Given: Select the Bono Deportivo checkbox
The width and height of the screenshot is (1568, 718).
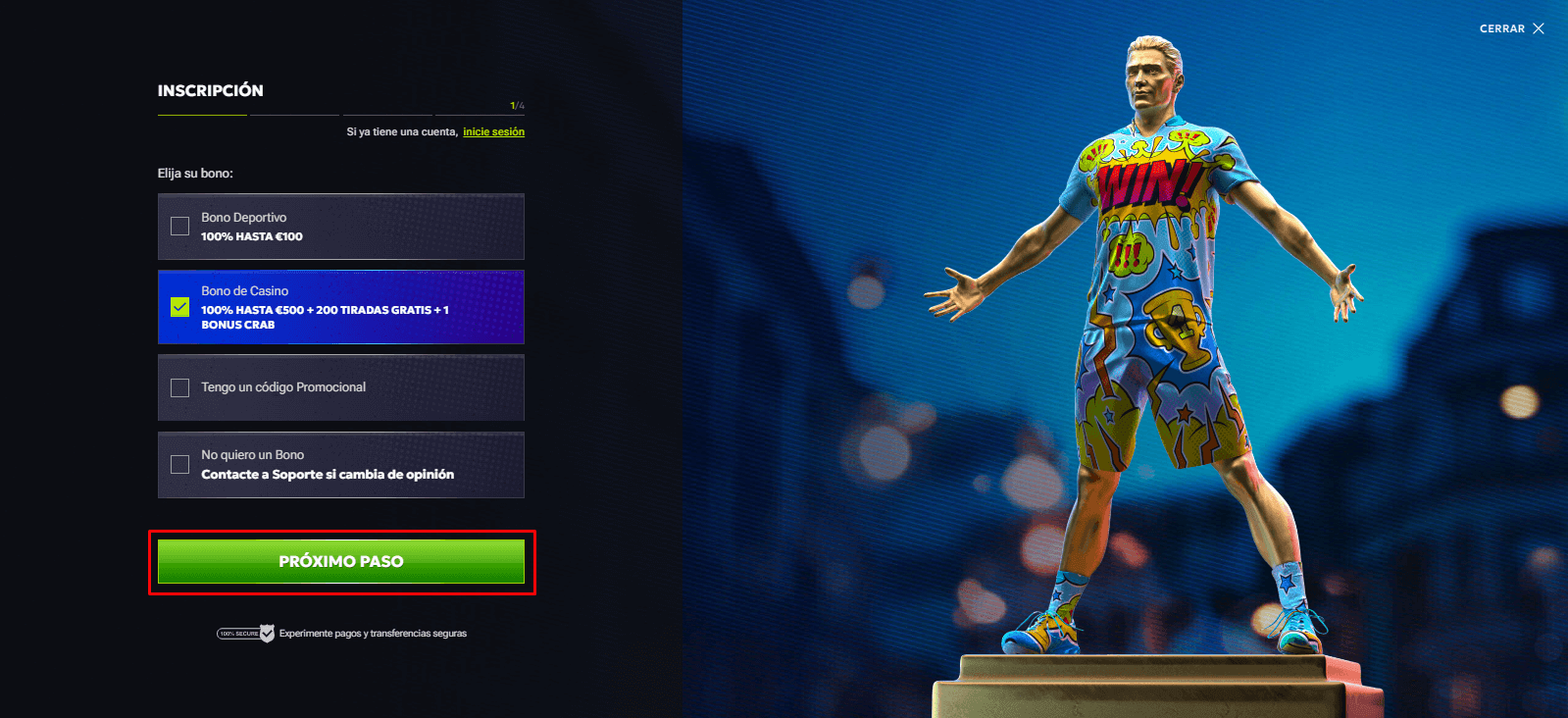Looking at the screenshot, I should pyautogui.click(x=180, y=227).
